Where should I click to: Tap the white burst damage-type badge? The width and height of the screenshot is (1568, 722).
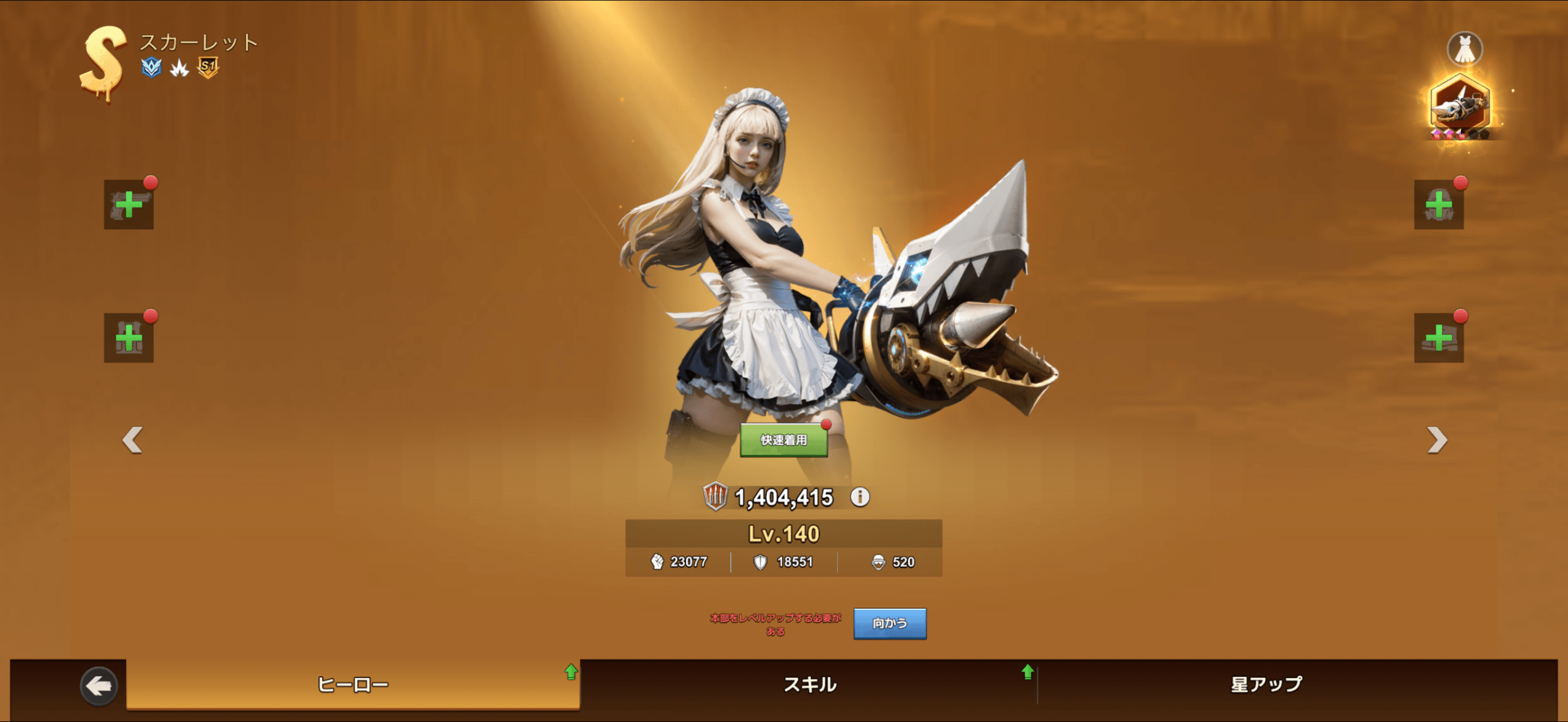[x=179, y=68]
